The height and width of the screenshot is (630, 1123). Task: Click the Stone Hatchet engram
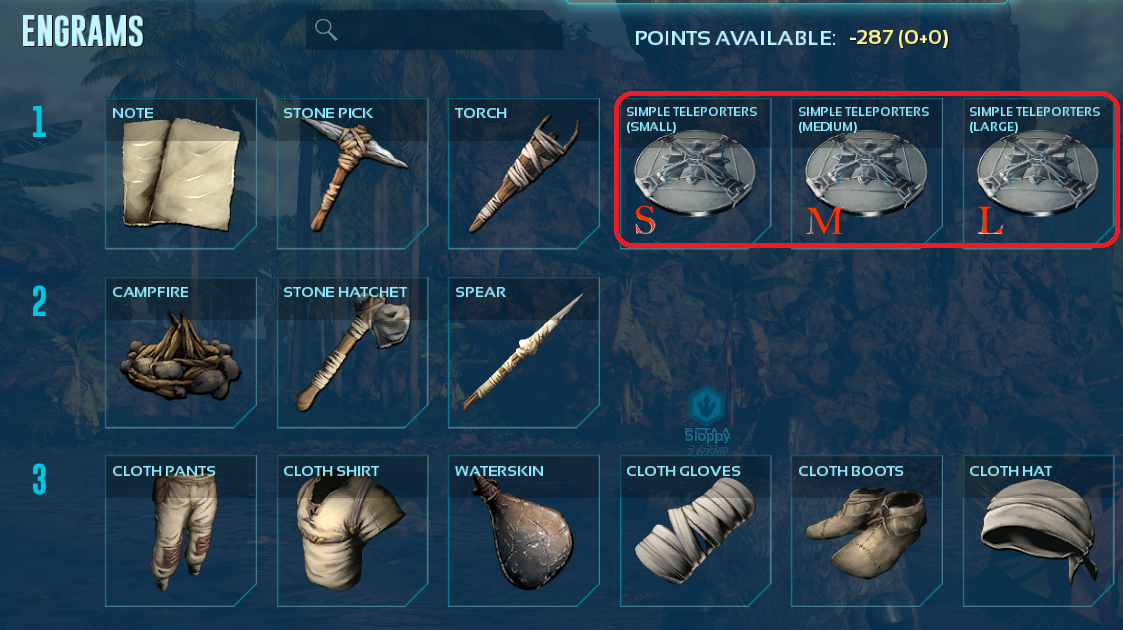point(352,352)
